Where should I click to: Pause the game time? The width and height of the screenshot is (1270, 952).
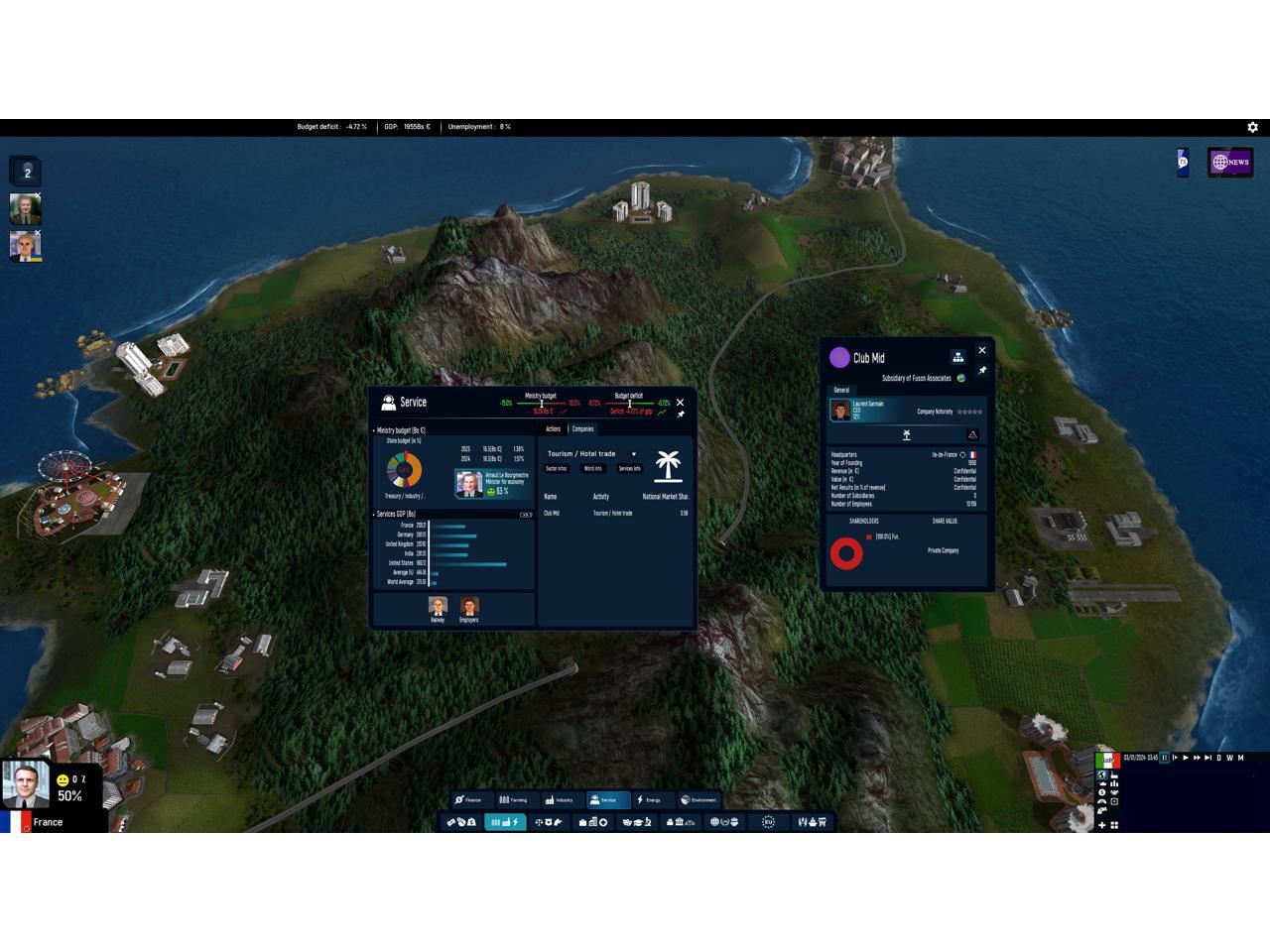point(1165,758)
